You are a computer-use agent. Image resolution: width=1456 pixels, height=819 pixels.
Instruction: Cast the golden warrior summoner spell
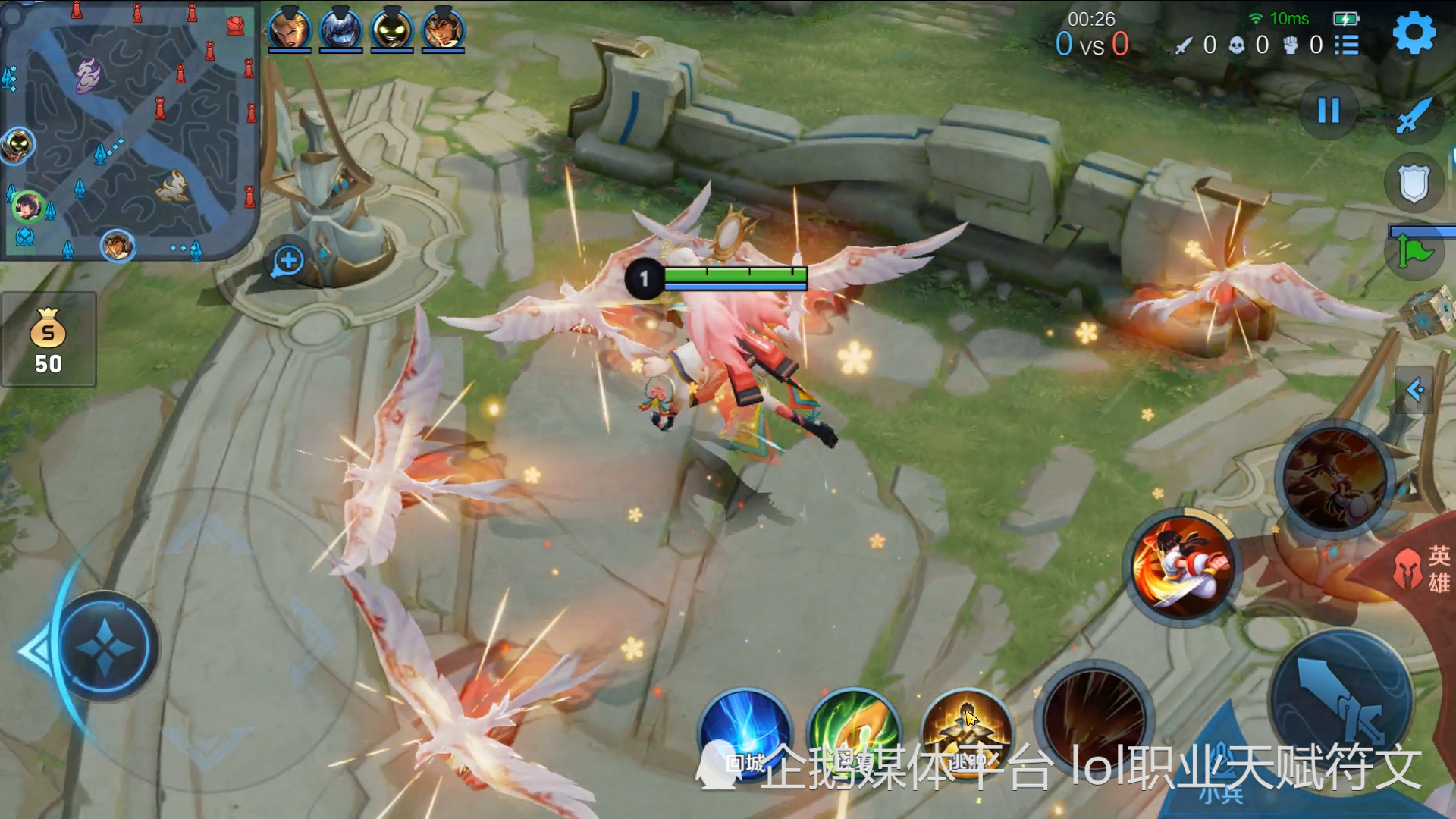click(x=965, y=731)
